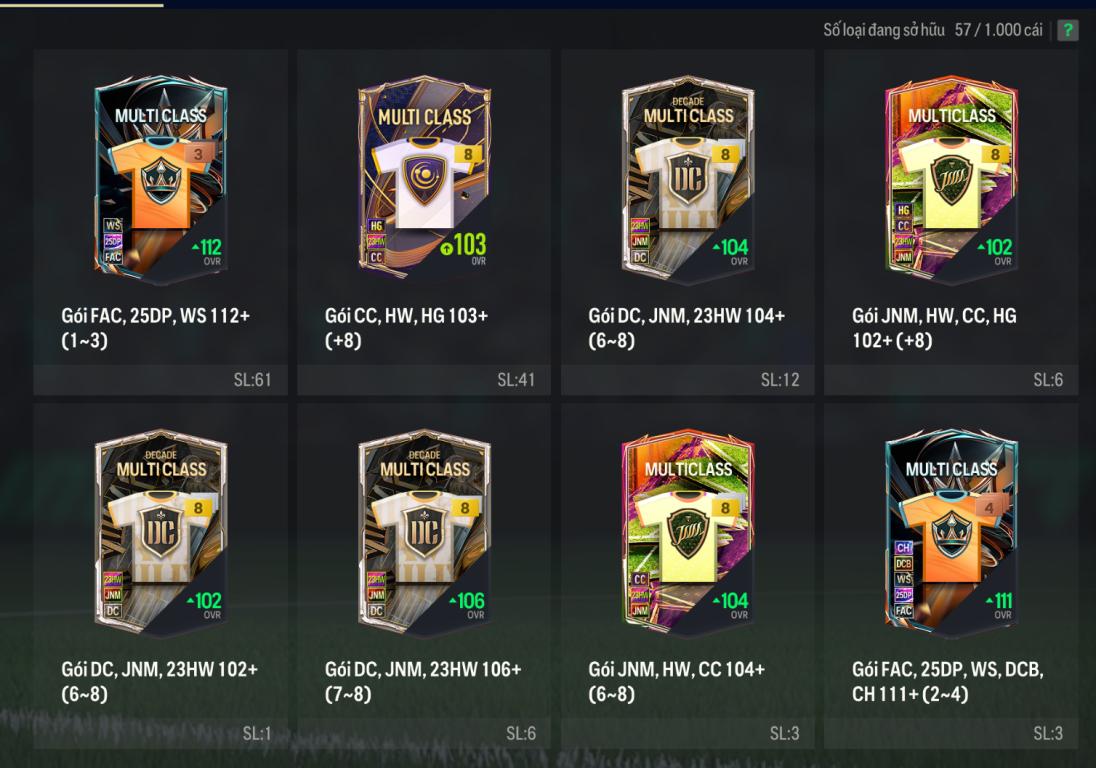Open the Gói CC, HW, HG 103+ pack
This screenshot has height=768, width=1096.
pos(424,180)
